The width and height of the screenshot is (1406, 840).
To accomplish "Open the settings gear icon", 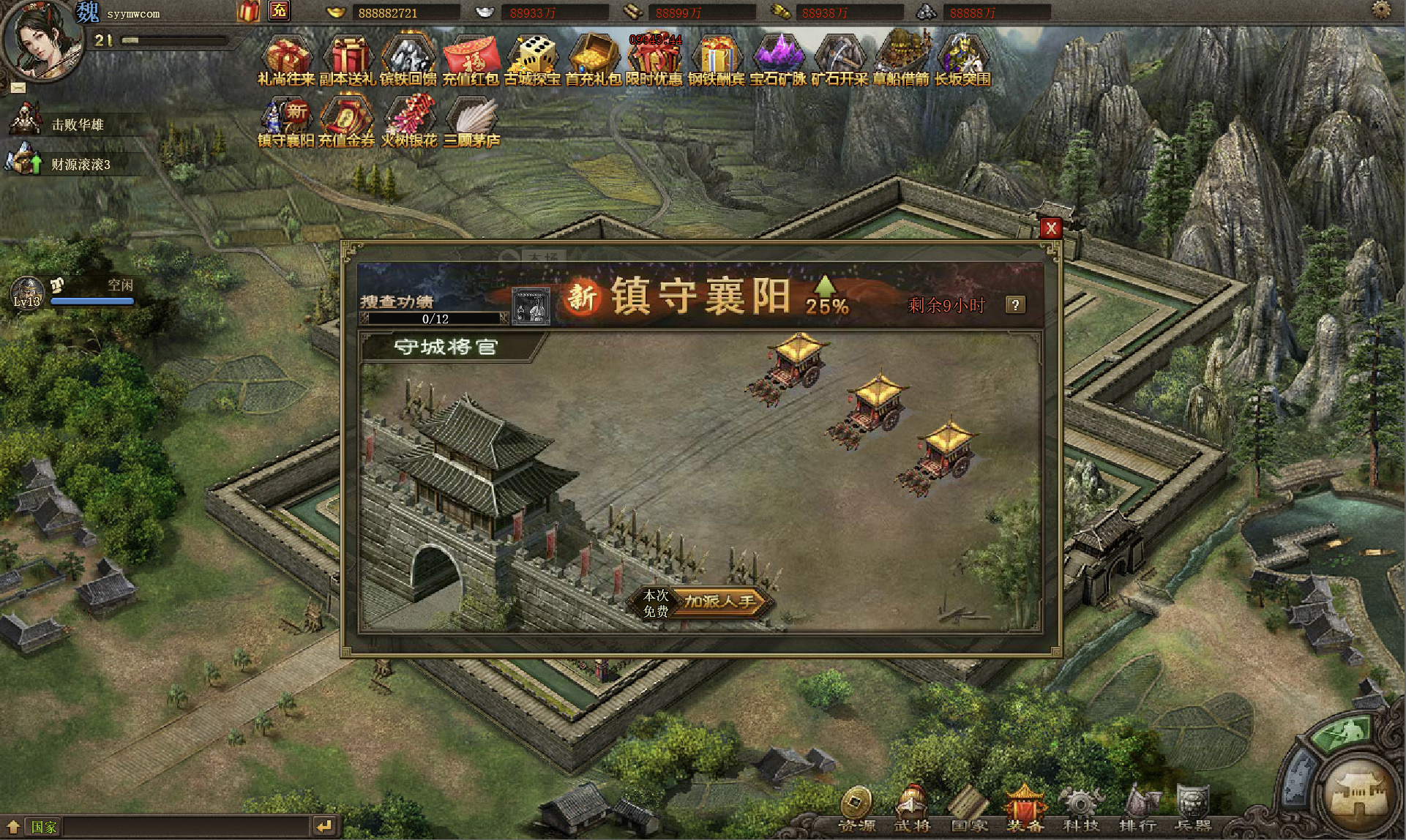I will [1381, 10].
